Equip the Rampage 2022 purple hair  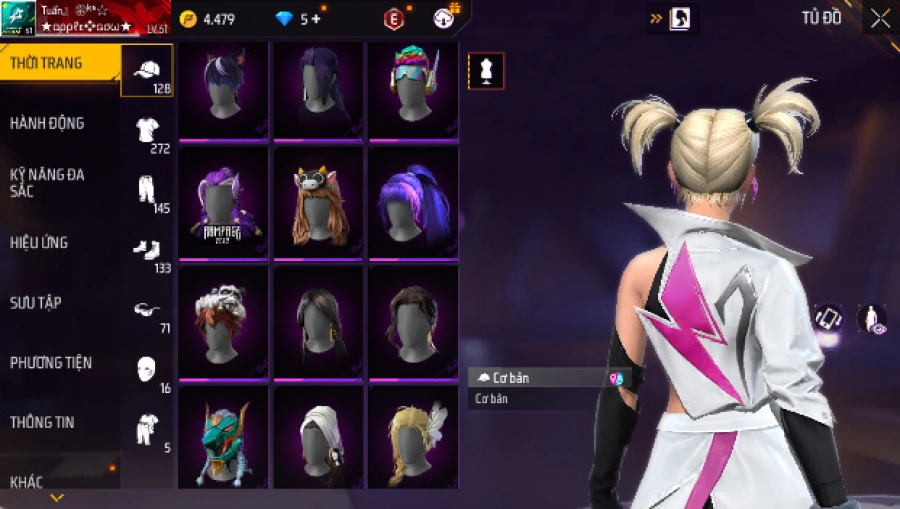225,203
